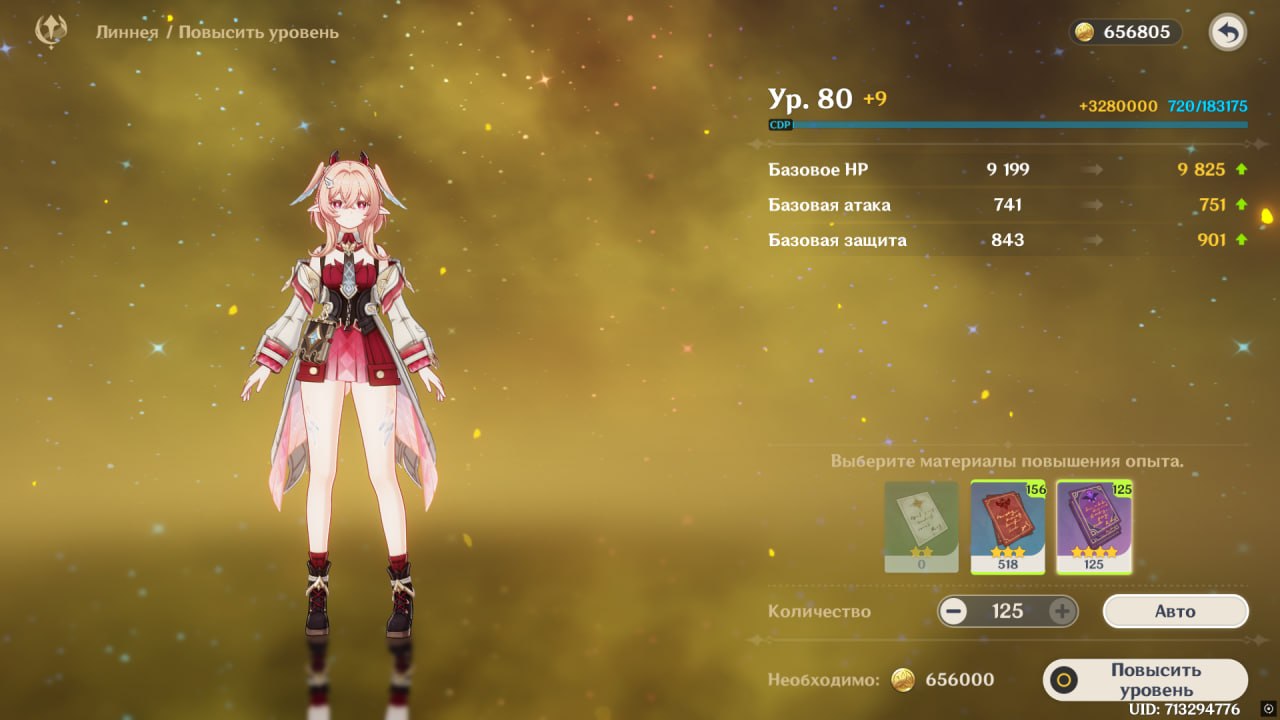Increase the quantity with plus button
This screenshot has height=720, width=1280.
pos(1061,611)
